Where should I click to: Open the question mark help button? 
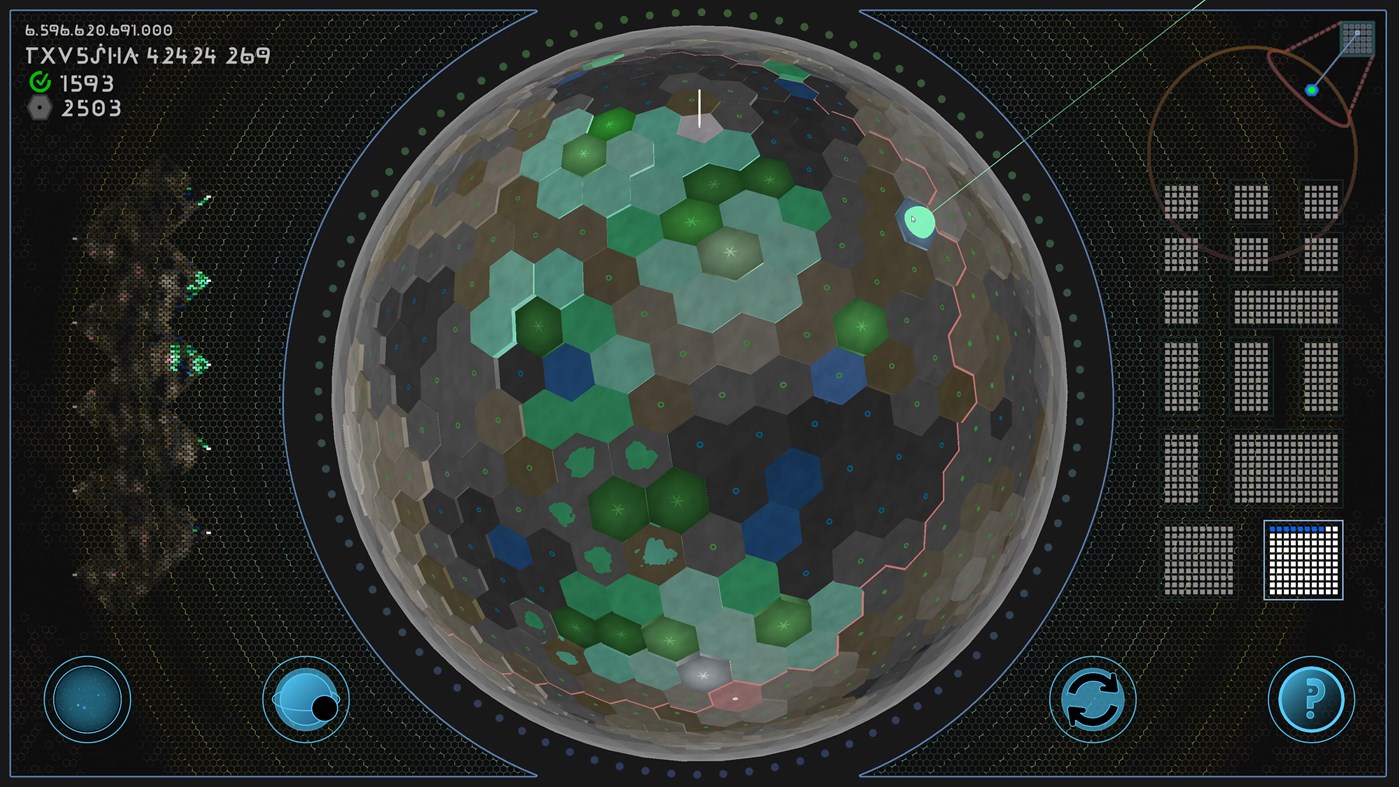pyautogui.click(x=1310, y=699)
